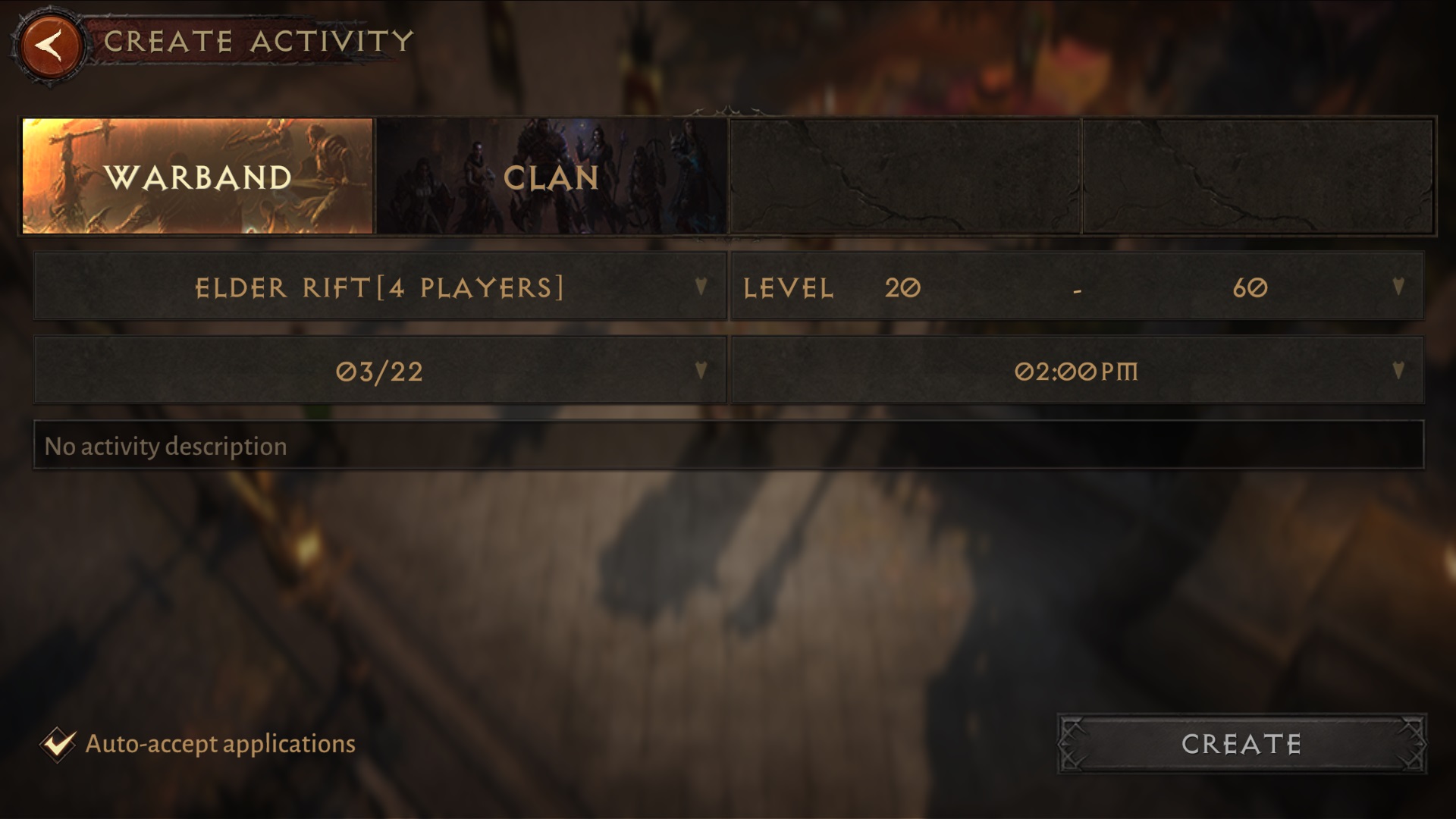
Task: Click the date dropdown arrow next to 03/22
Action: [701, 370]
